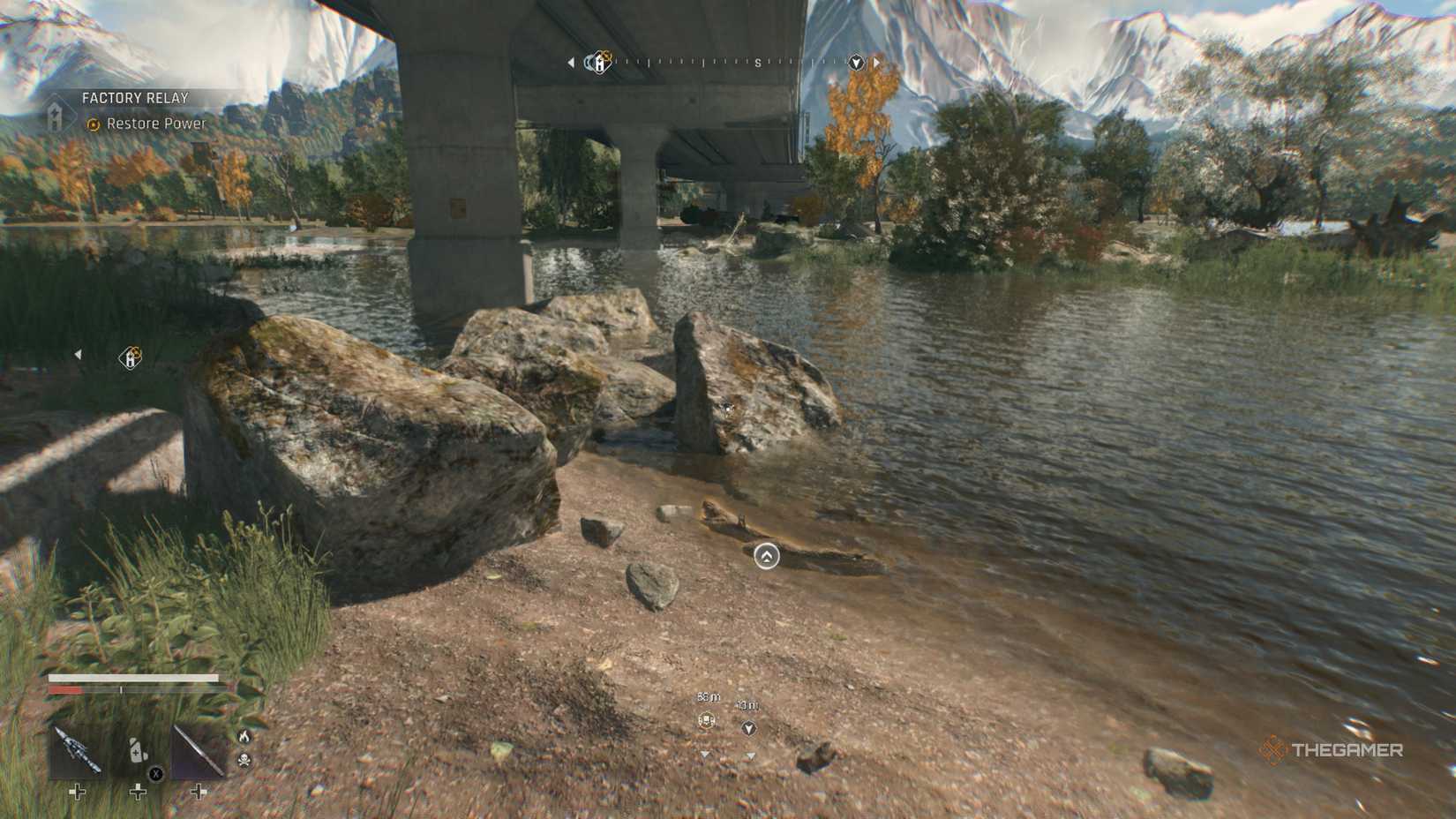Click the skull and crossbones status icon
The height and width of the screenshot is (819, 1456).
click(x=244, y=759)
